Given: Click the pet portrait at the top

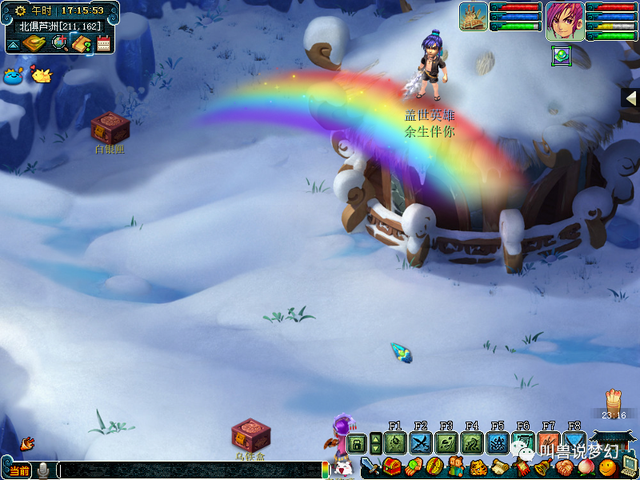Looking at the screenshot, I should (x=473, y=16).
